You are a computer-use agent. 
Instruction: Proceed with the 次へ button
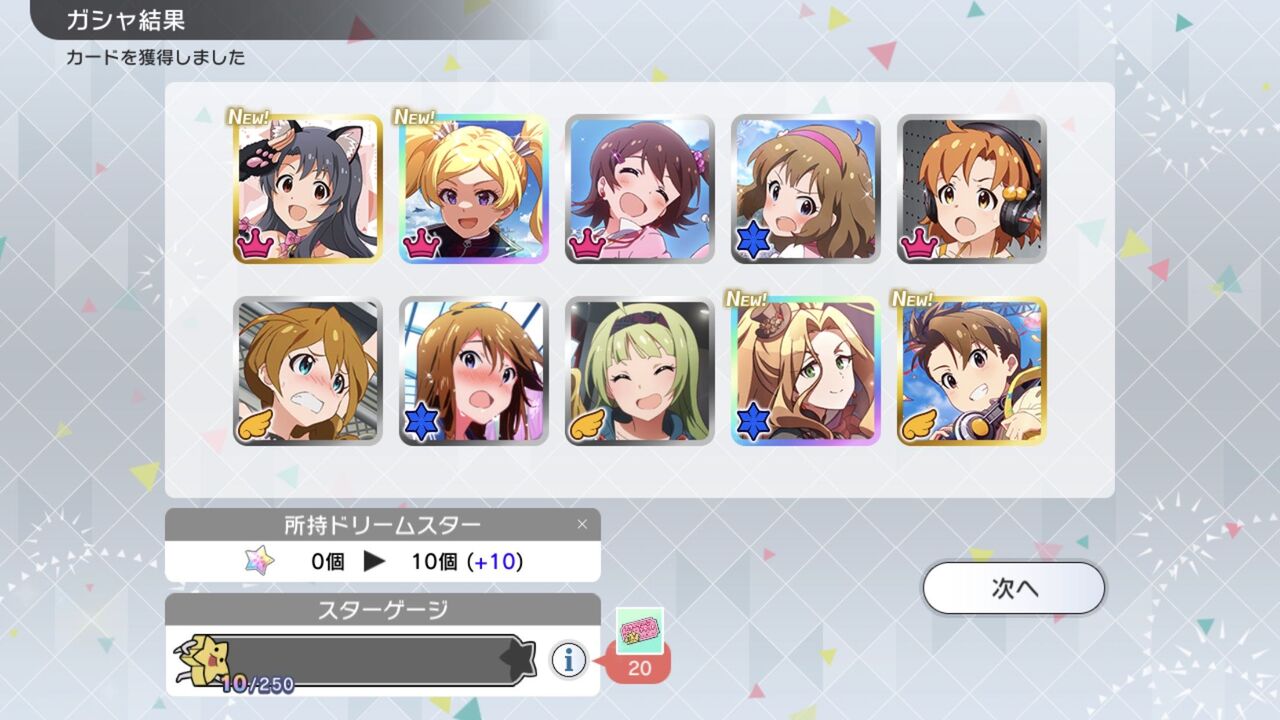point(1013,588)
